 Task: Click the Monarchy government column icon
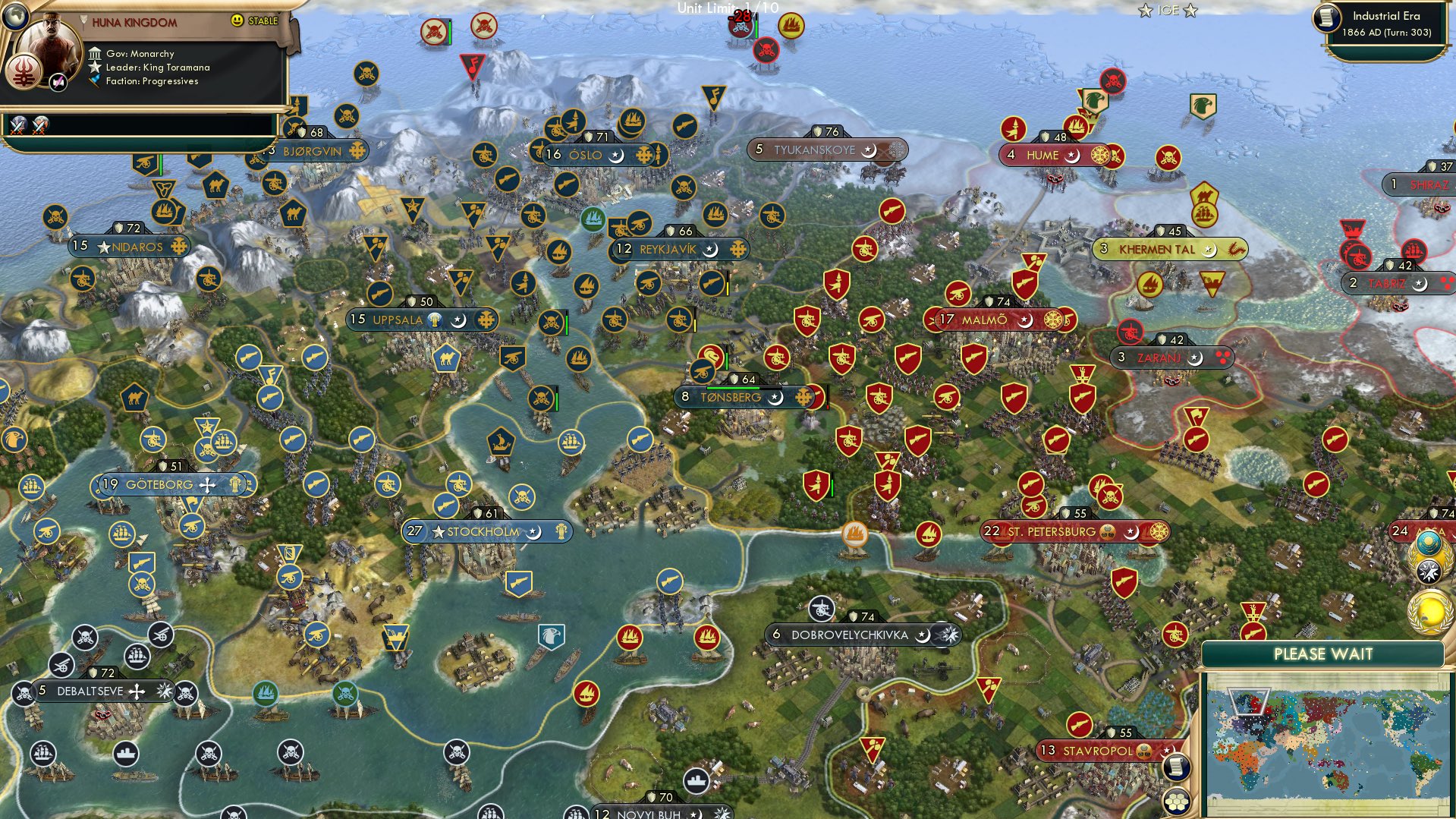[95, 54]
